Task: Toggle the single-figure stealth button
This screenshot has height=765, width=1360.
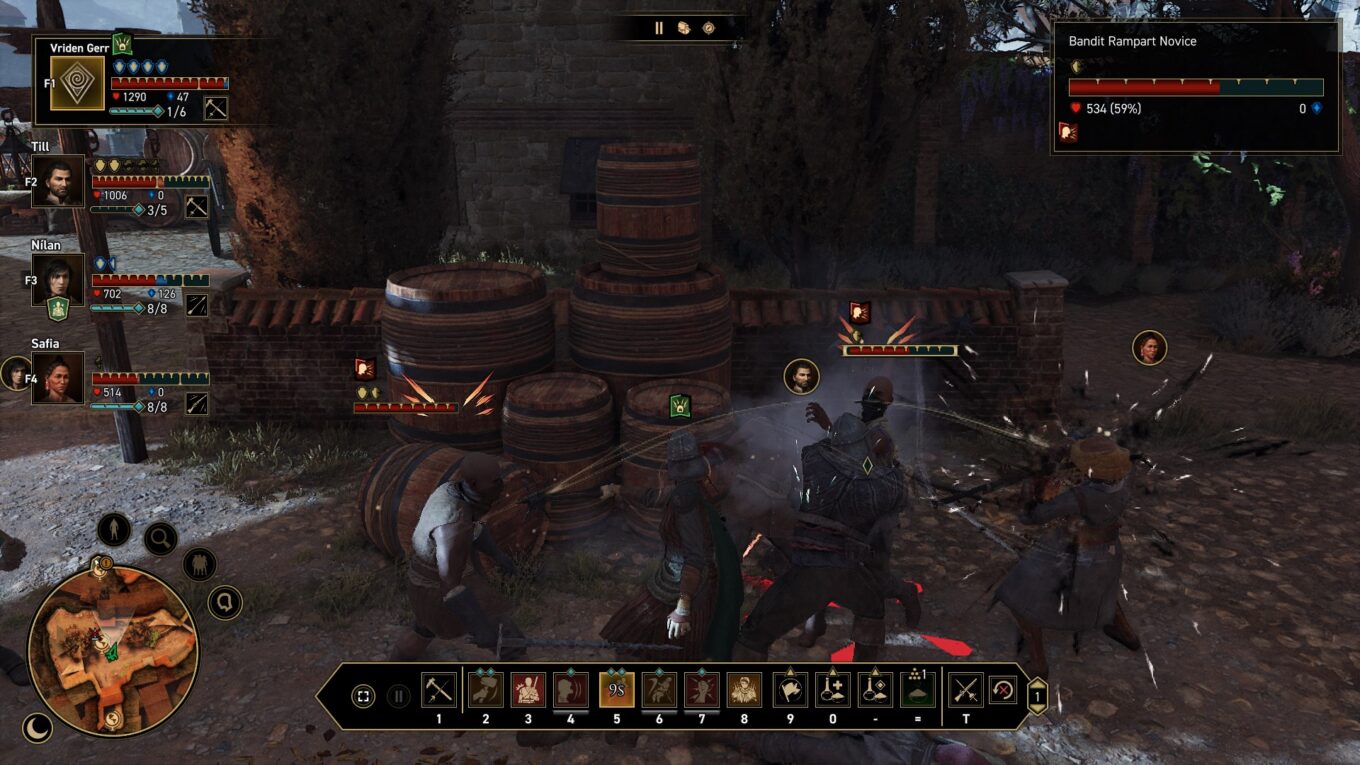Action: point(114,529)
